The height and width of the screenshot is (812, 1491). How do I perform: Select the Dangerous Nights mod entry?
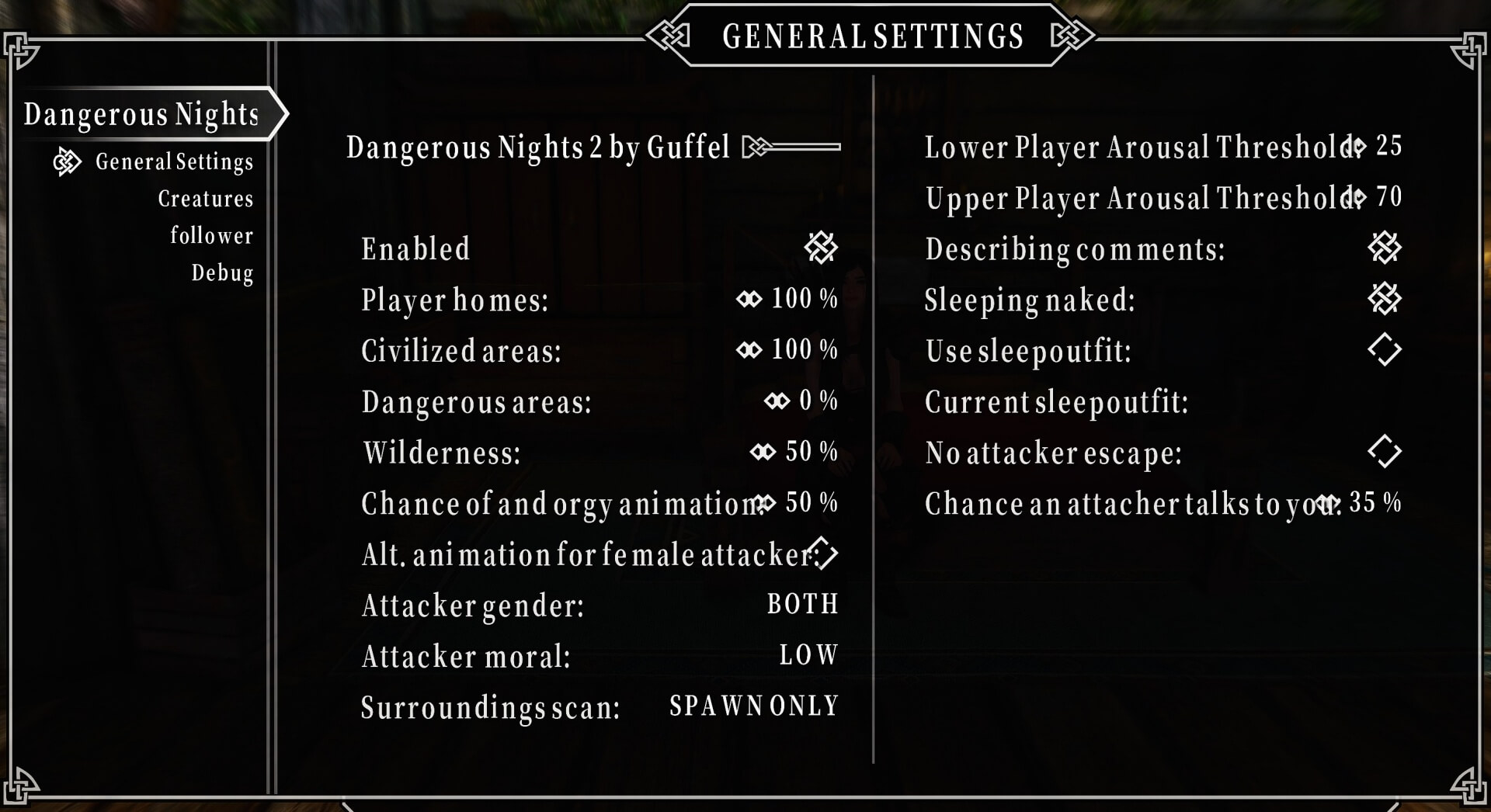coord(141,114)
